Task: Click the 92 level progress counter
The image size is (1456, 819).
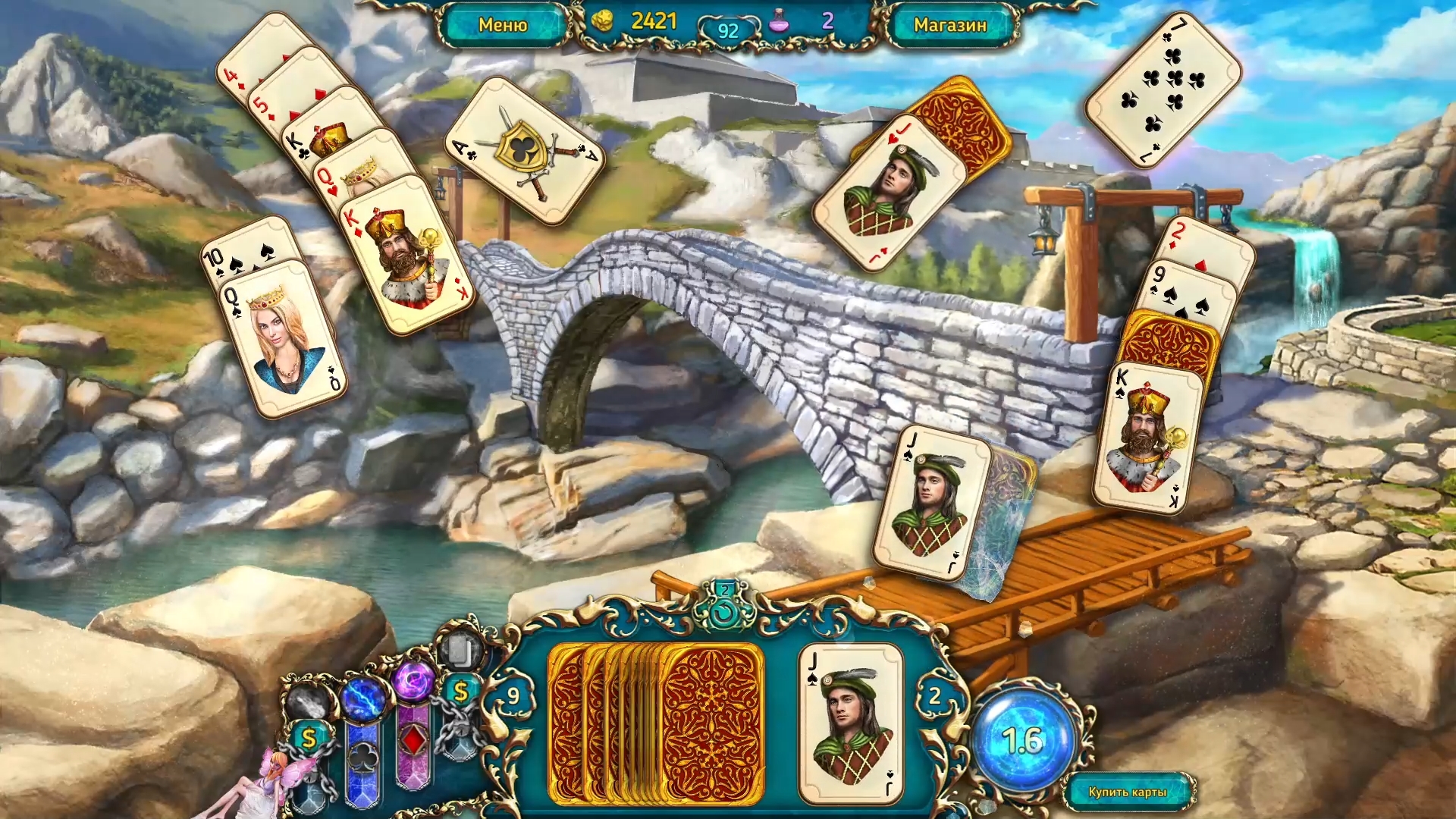Action: click(726, 29)
